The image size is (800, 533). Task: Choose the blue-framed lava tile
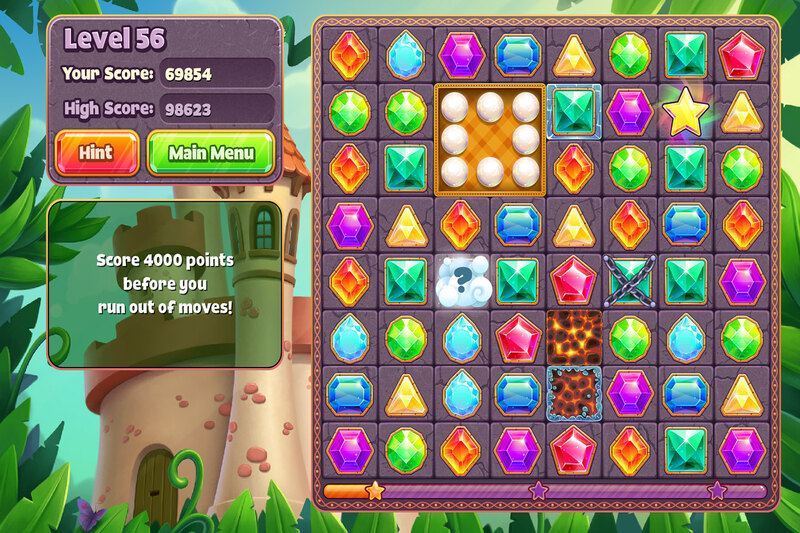[574, 393]
